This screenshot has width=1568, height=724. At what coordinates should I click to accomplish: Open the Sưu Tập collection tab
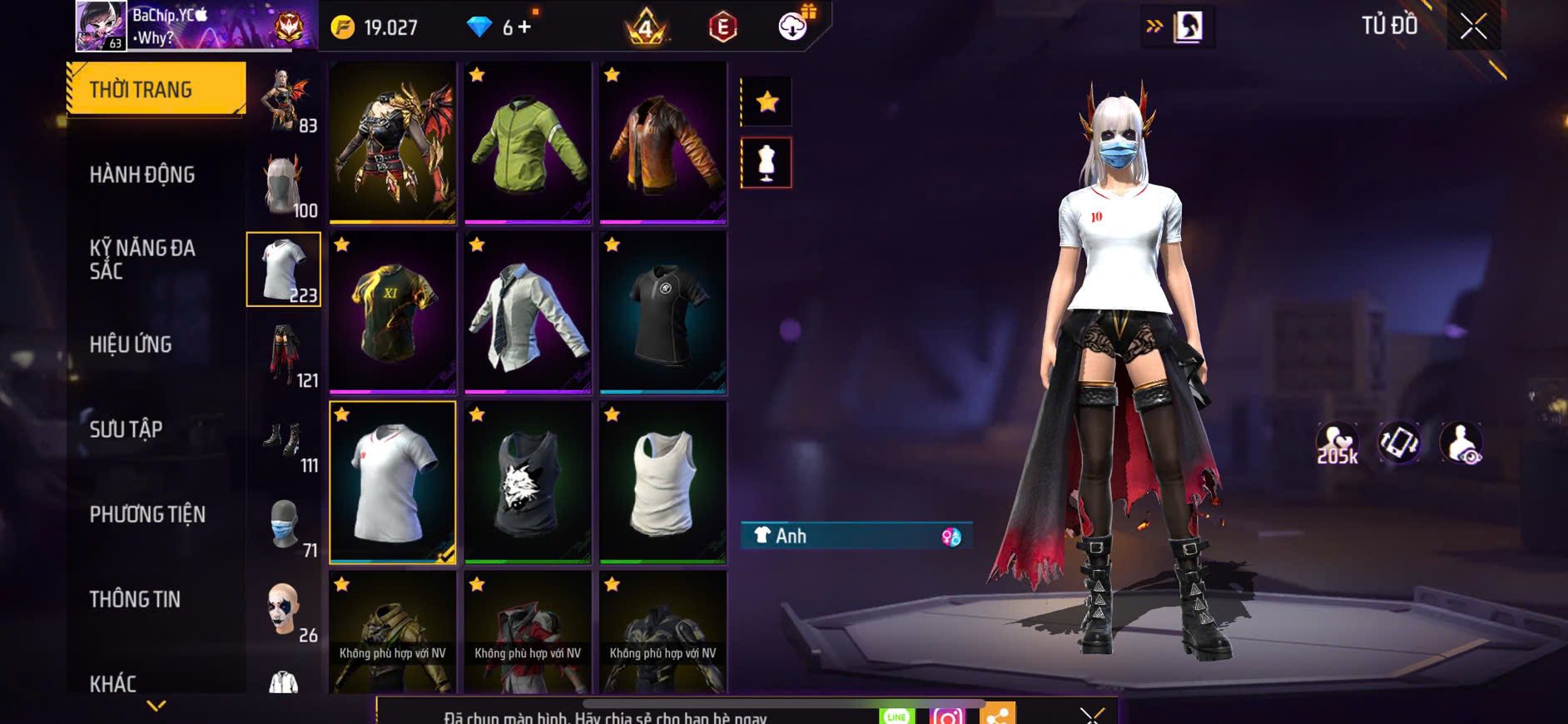126,429
